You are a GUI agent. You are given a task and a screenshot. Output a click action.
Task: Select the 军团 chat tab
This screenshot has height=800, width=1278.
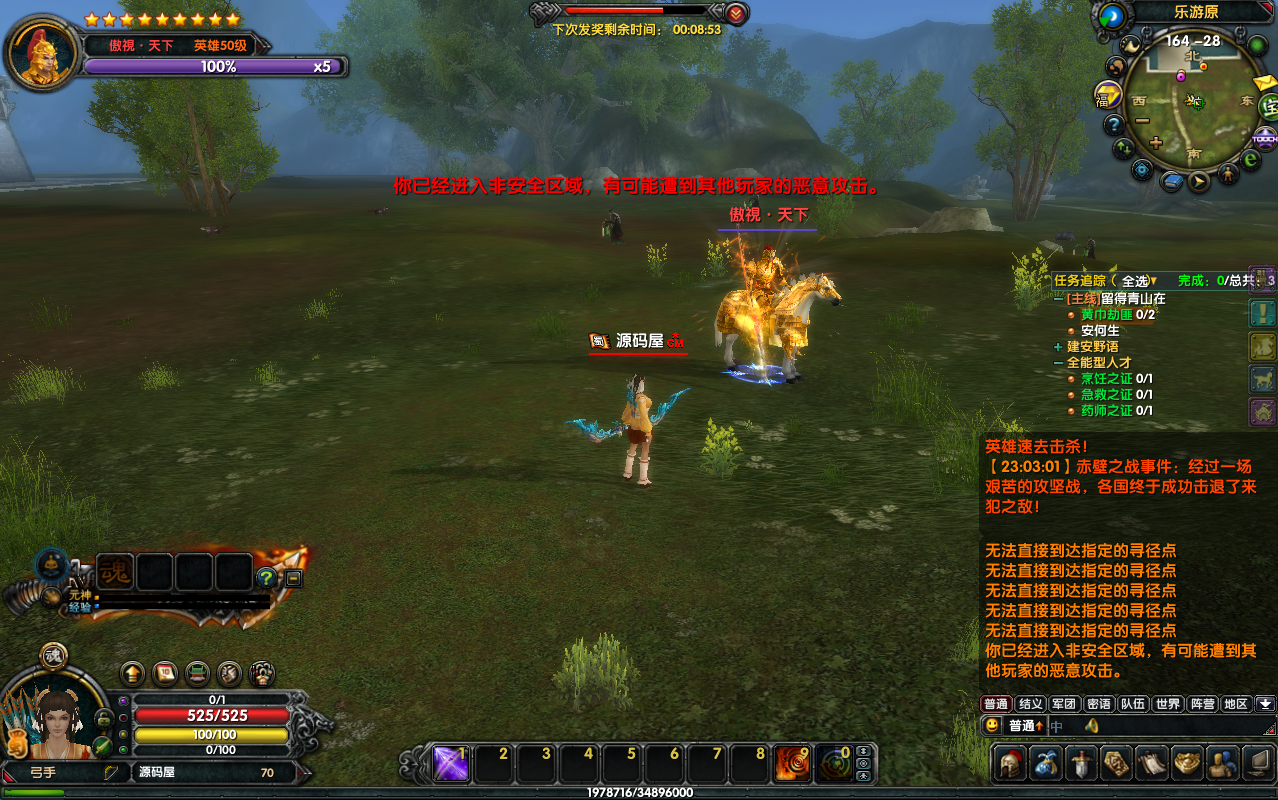coord(1064,704)
